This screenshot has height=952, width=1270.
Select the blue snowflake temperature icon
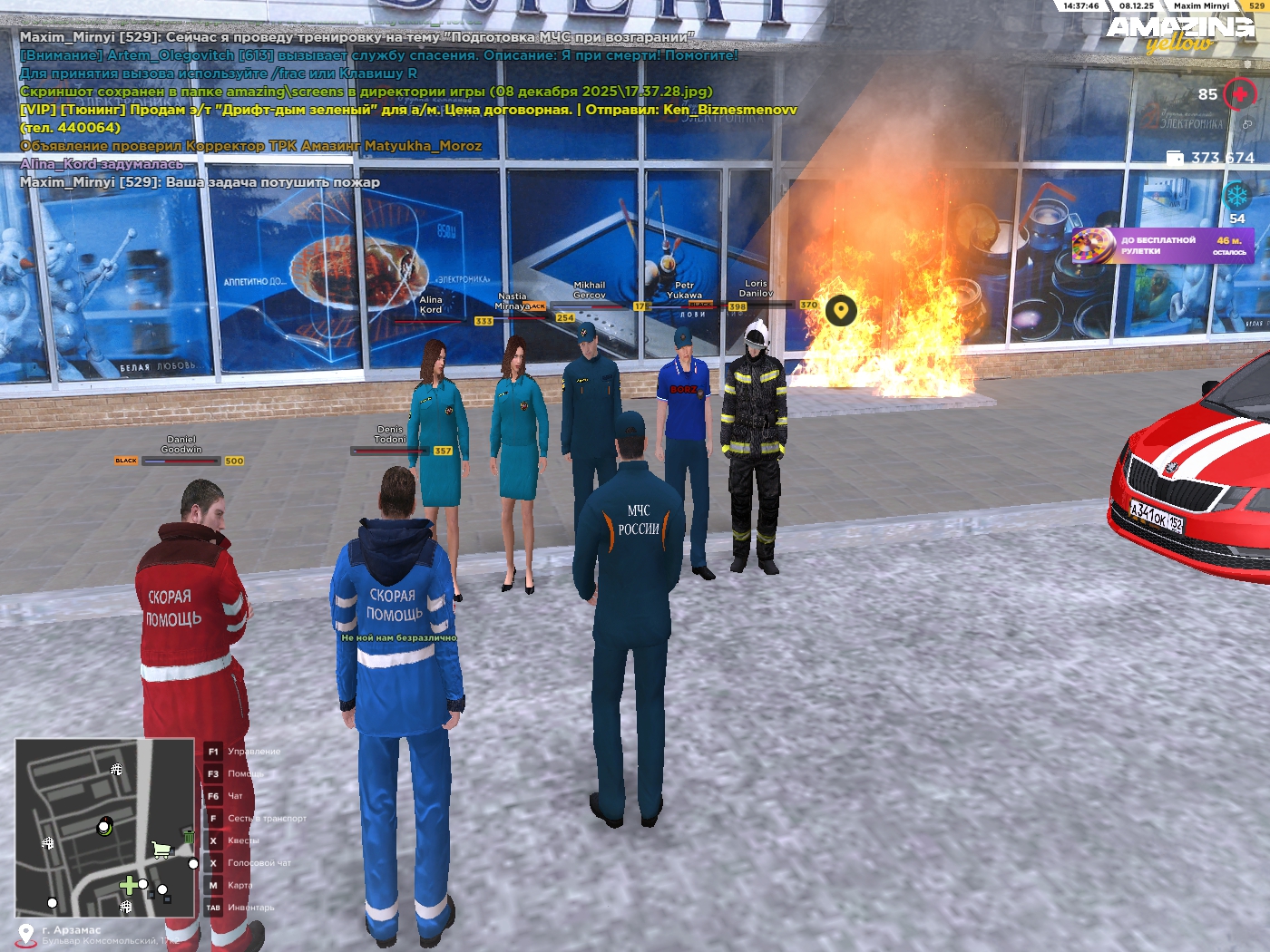tap(1236, 195)
